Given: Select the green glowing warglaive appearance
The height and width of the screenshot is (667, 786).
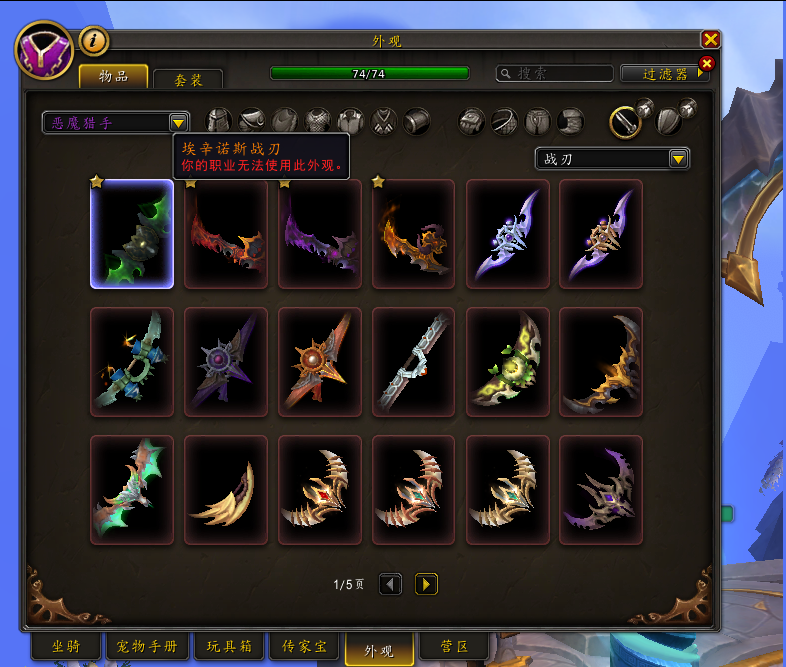Looking at the screenshot, I should point(132,234).
